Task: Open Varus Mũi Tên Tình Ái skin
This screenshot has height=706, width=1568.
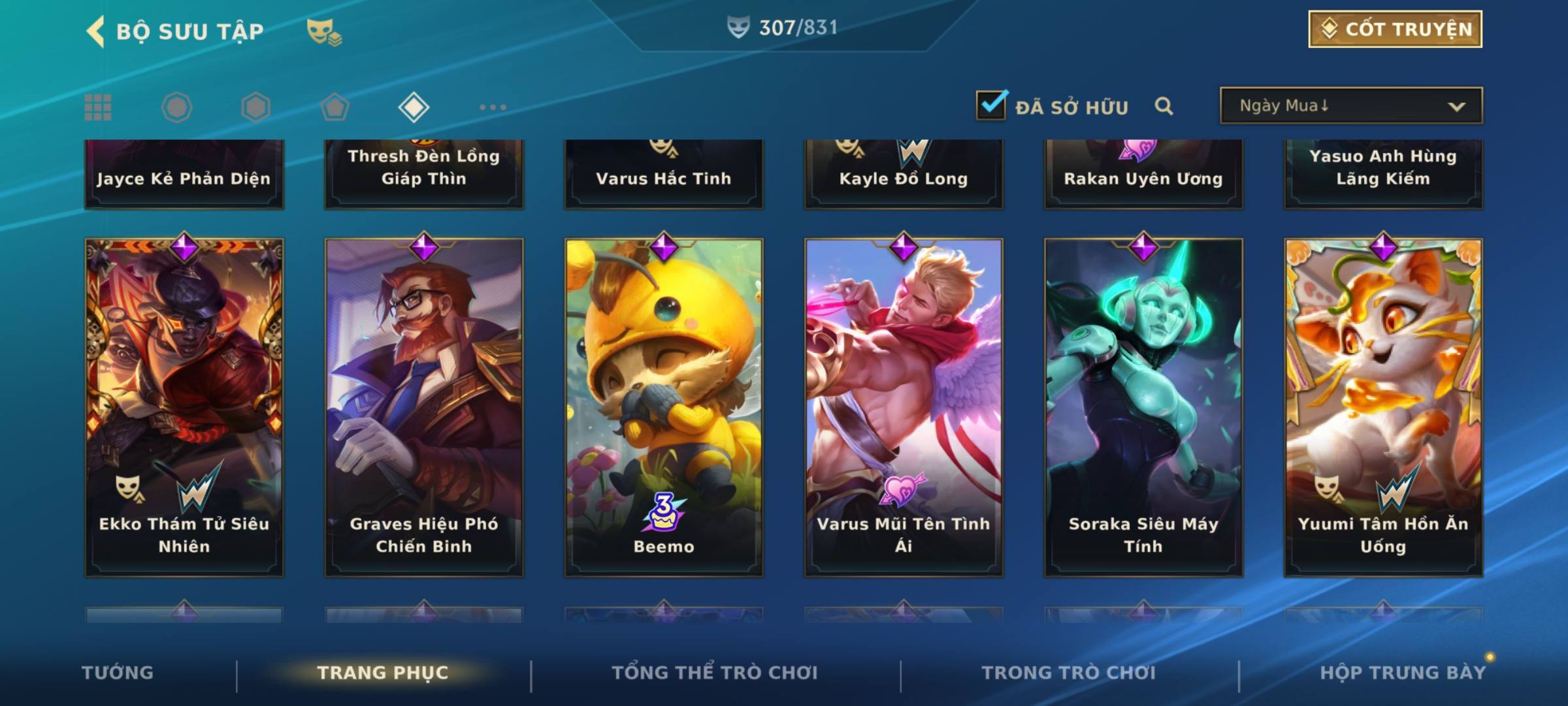Action: click(904, 407)
